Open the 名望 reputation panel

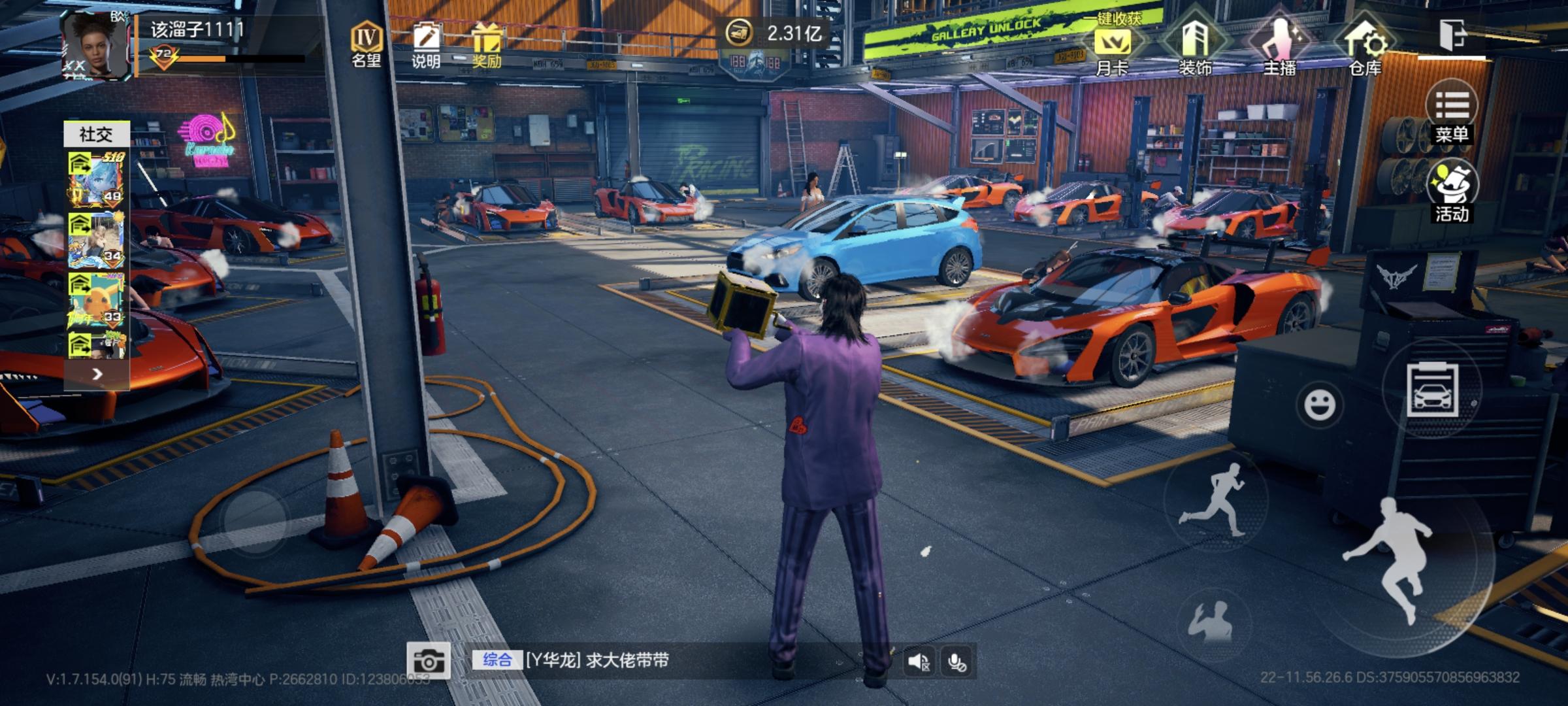[366, 44]
